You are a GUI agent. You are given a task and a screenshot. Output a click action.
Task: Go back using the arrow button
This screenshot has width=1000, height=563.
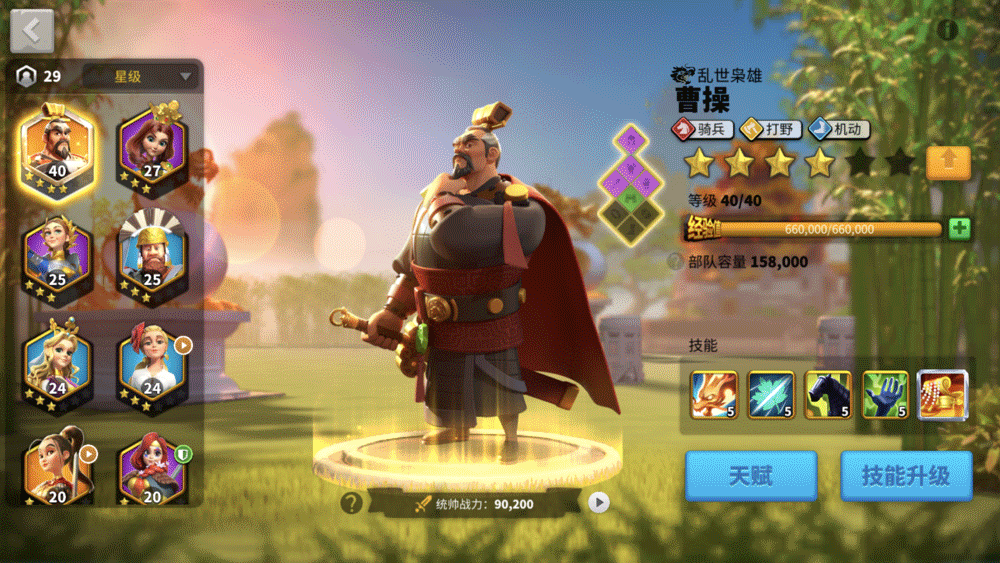[32, 31]
